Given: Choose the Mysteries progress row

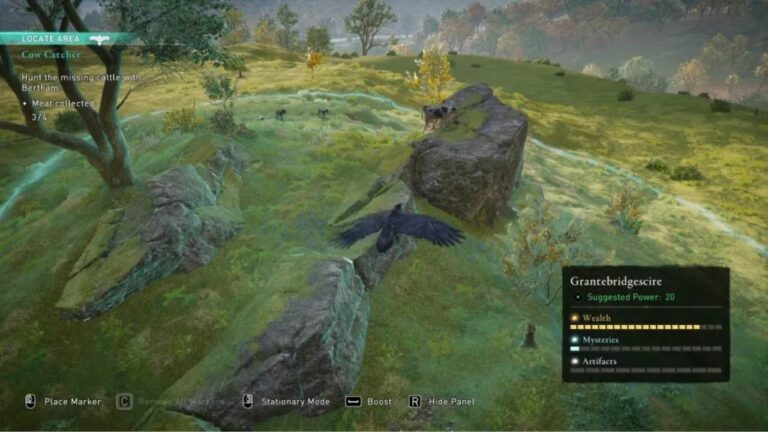Looking at the screenshot, I should click(645, 344).
